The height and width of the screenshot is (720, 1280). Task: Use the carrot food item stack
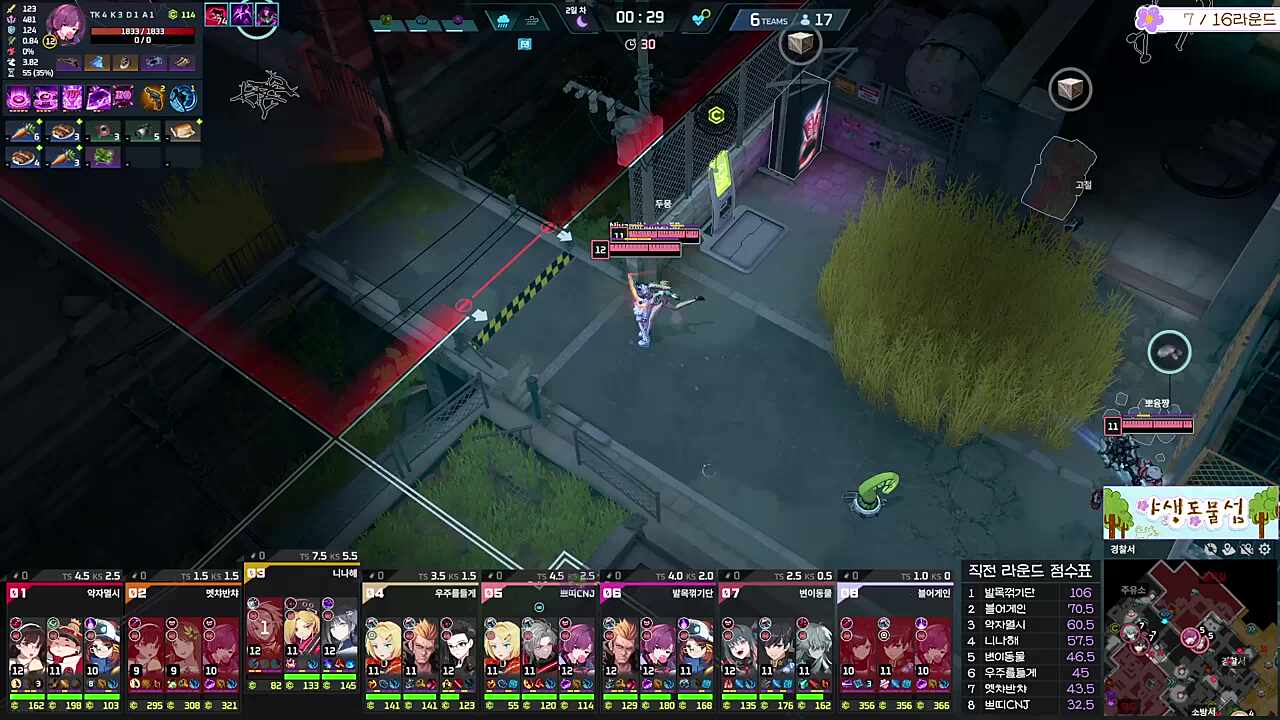pos(22,131)
